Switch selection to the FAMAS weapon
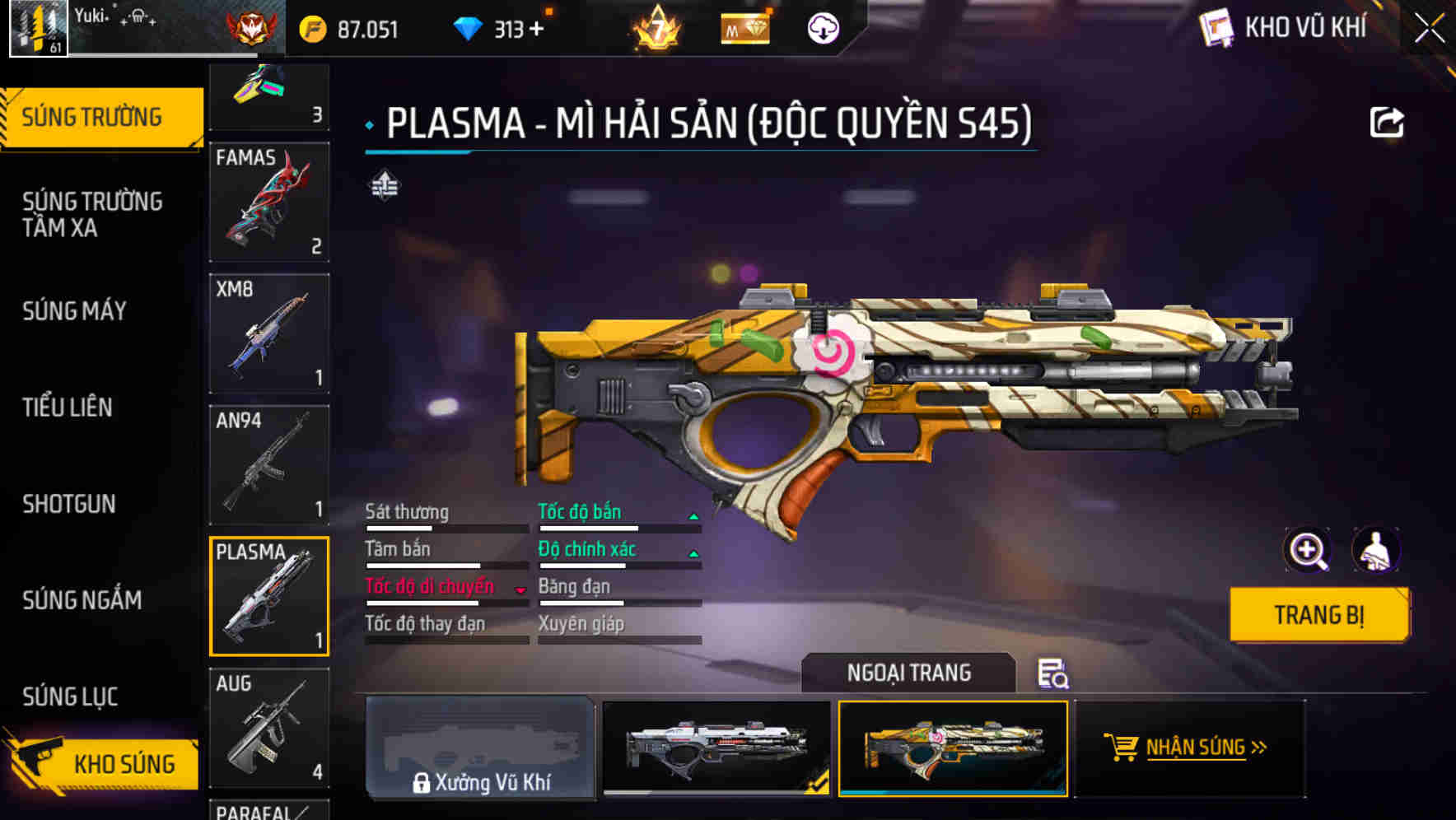This screenshot has height=820, width=1456. [x=269, y=202]
